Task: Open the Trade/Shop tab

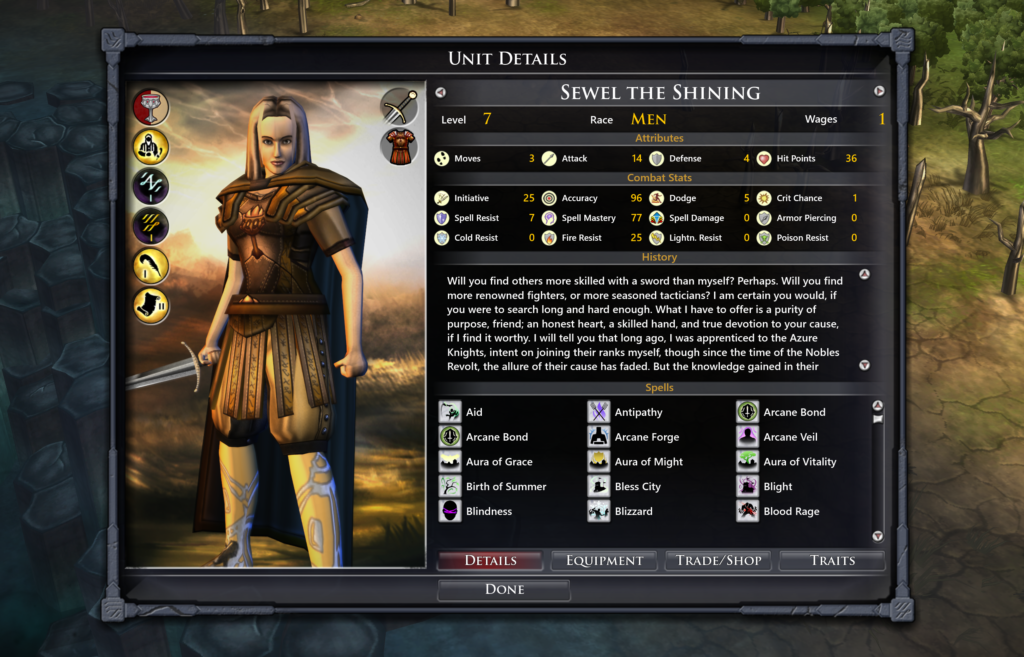Action: [718, 561]
